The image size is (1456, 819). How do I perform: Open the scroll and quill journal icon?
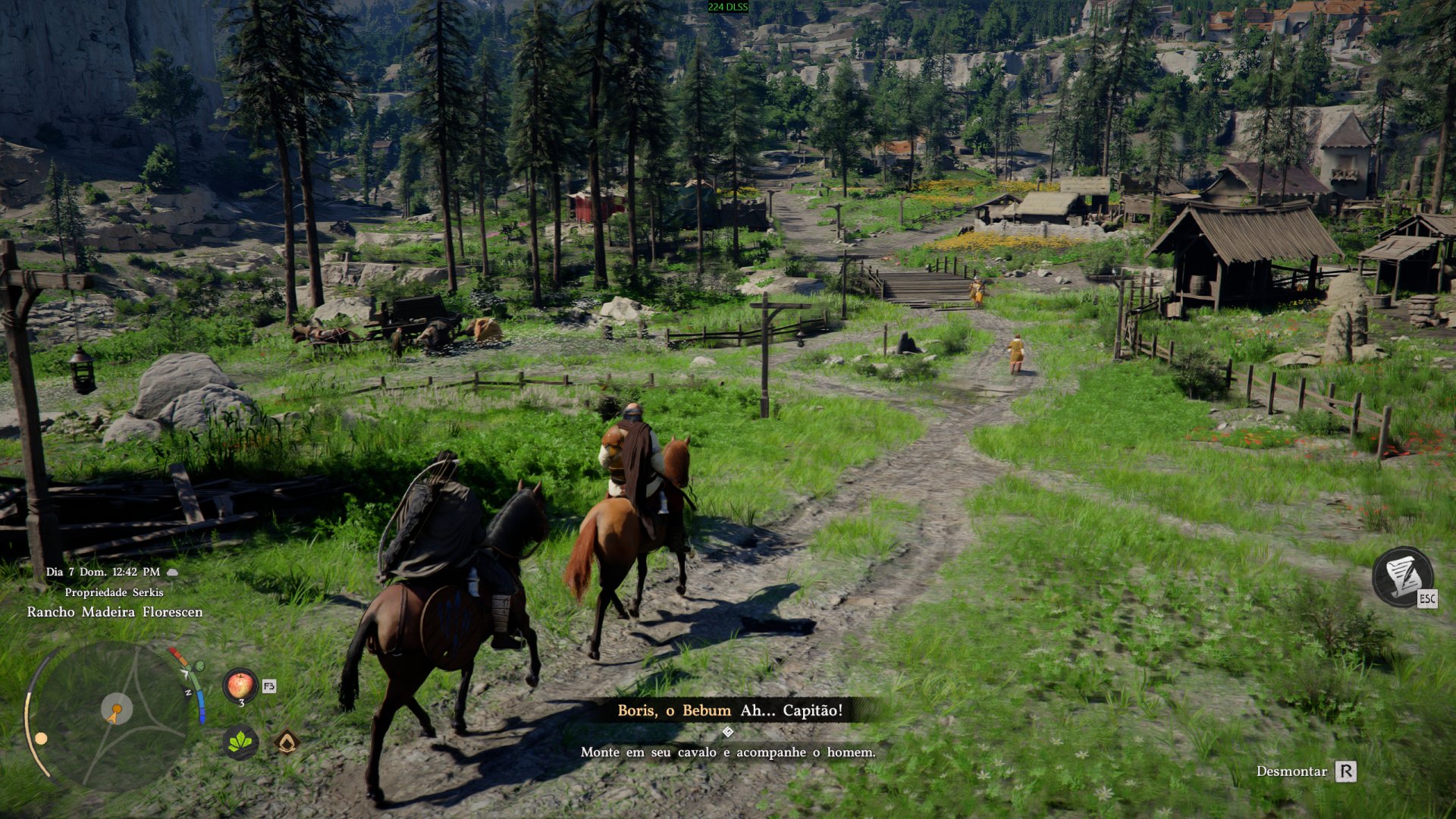1402,576
